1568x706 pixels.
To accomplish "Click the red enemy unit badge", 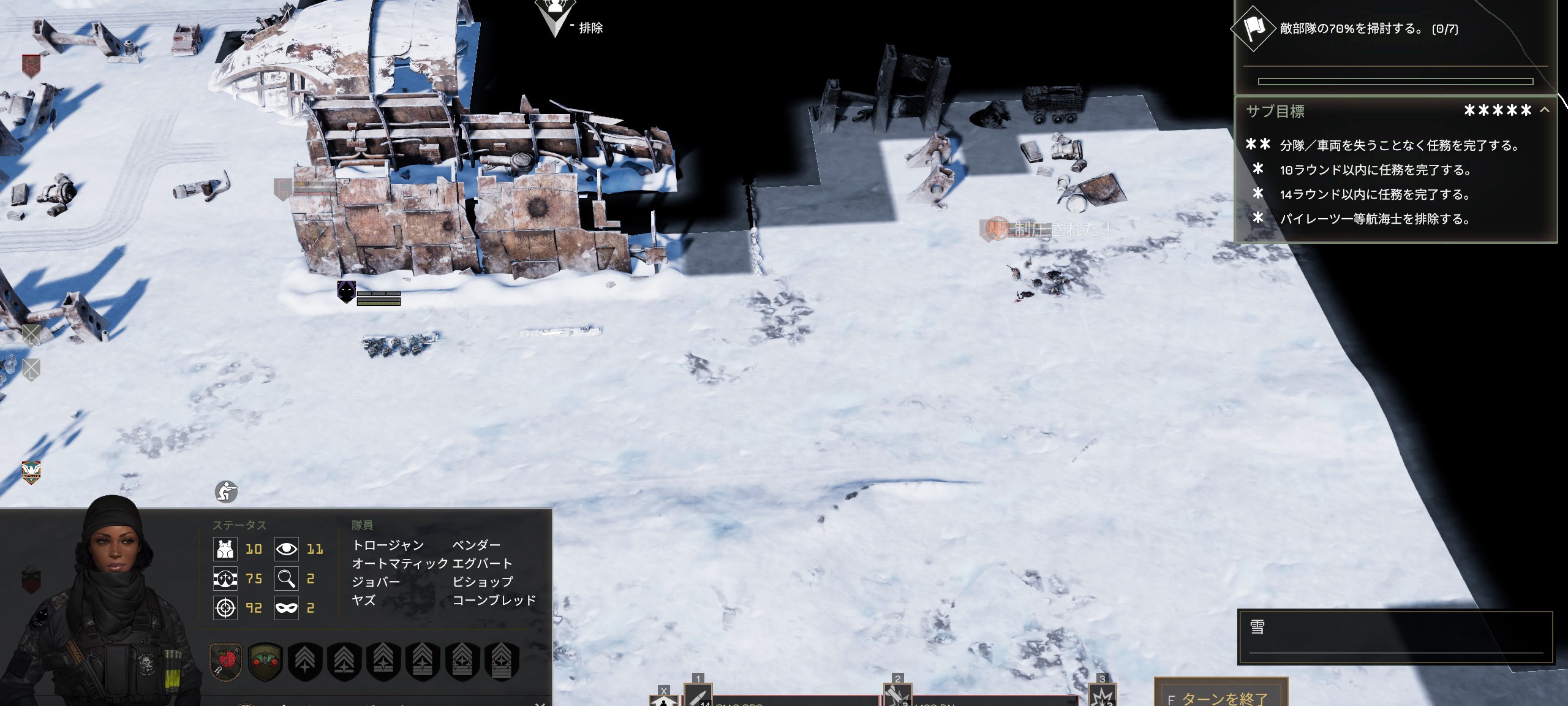I will click(31, 65).
